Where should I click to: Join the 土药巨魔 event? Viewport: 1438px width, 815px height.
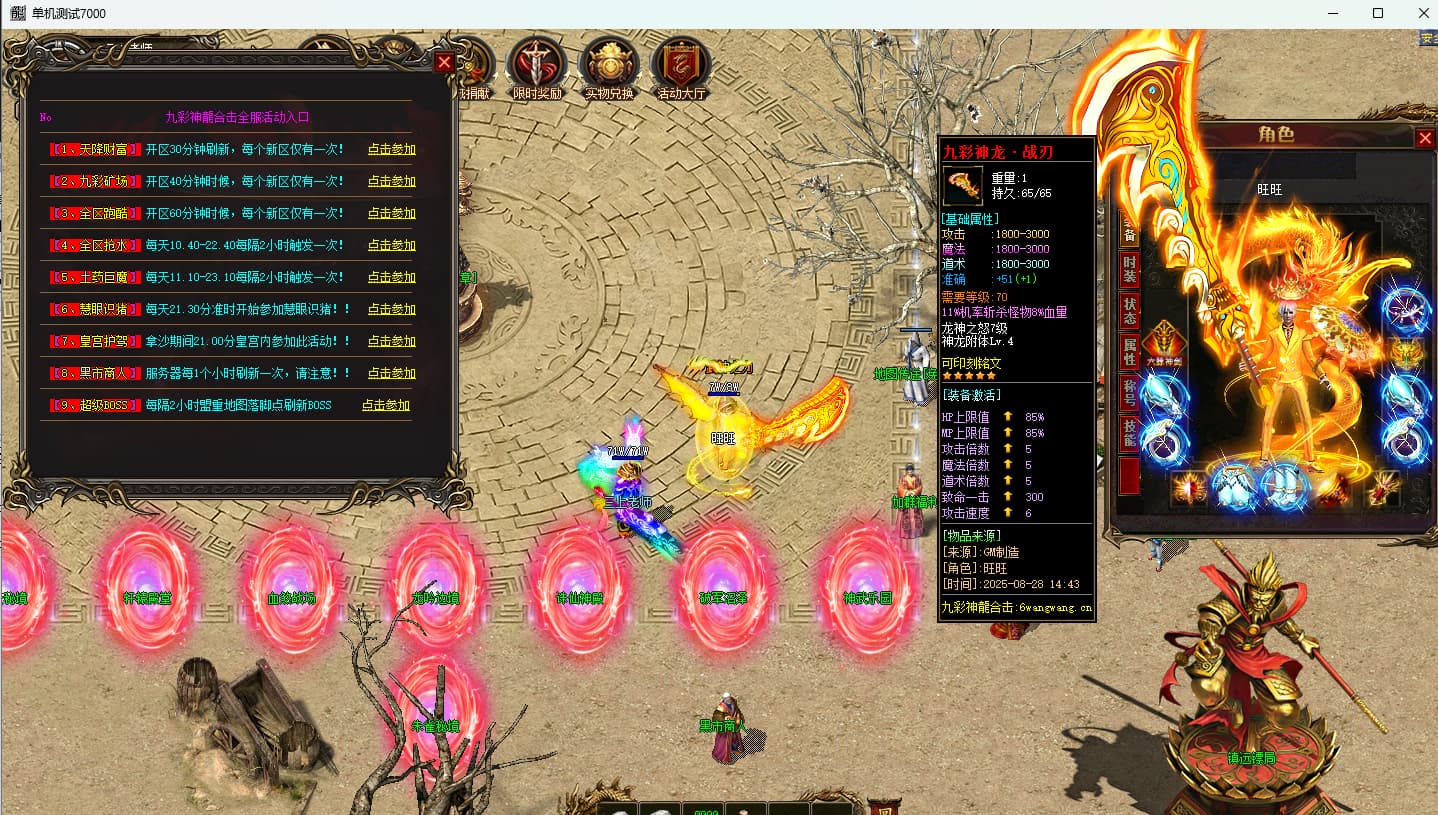[391, 278]
